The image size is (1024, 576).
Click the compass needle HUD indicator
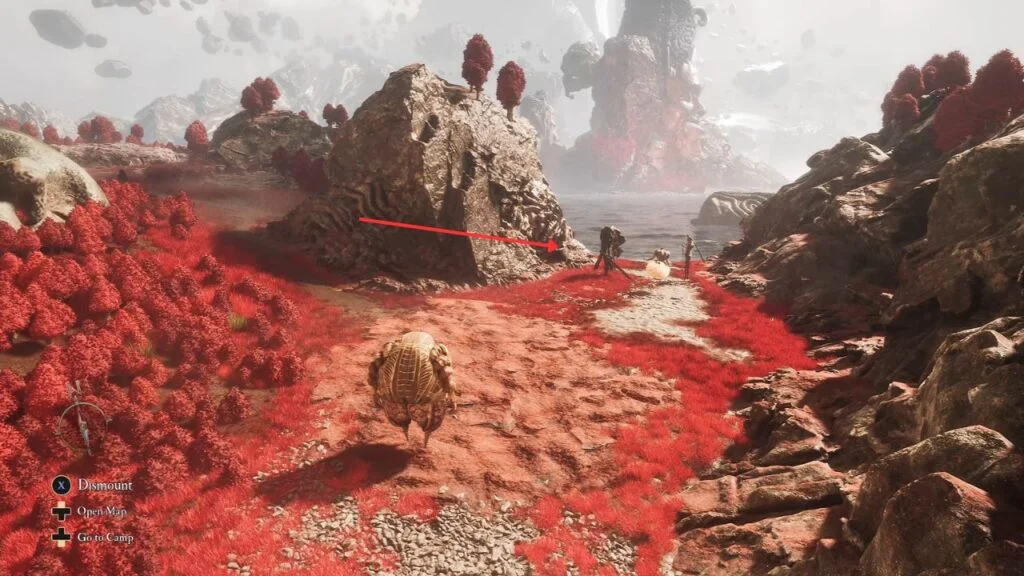click(82, 424)
